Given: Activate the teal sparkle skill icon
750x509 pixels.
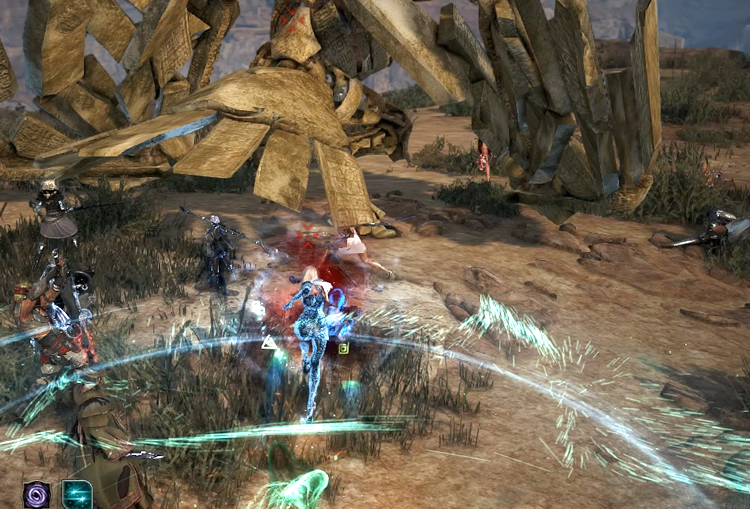Looking at the screenshot, I should 77,494.
